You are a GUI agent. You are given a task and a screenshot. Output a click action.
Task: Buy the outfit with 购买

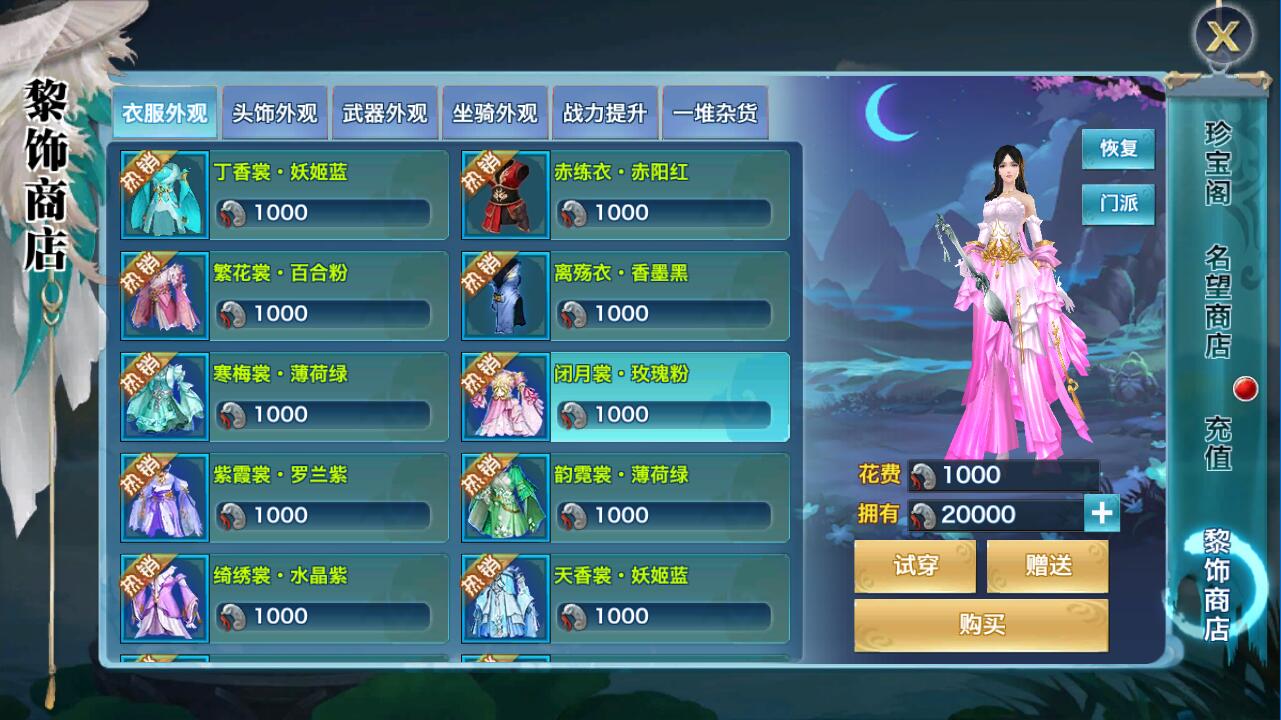(x=981, y=625)
